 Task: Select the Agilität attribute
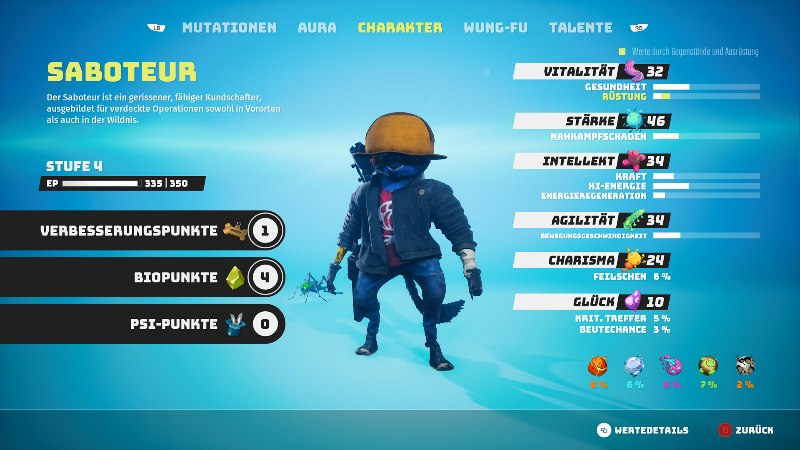coord(589,220)
